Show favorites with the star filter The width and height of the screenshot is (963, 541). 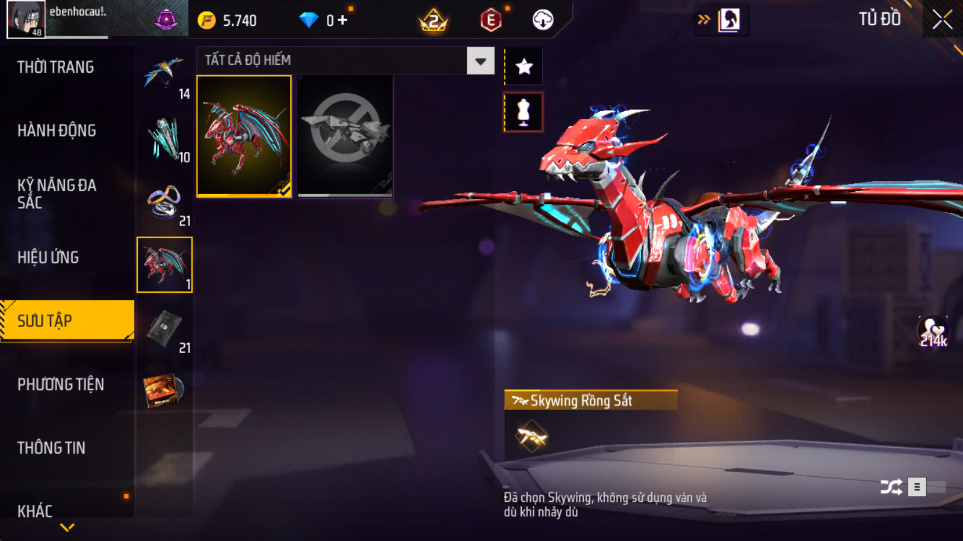pos(524,67)
